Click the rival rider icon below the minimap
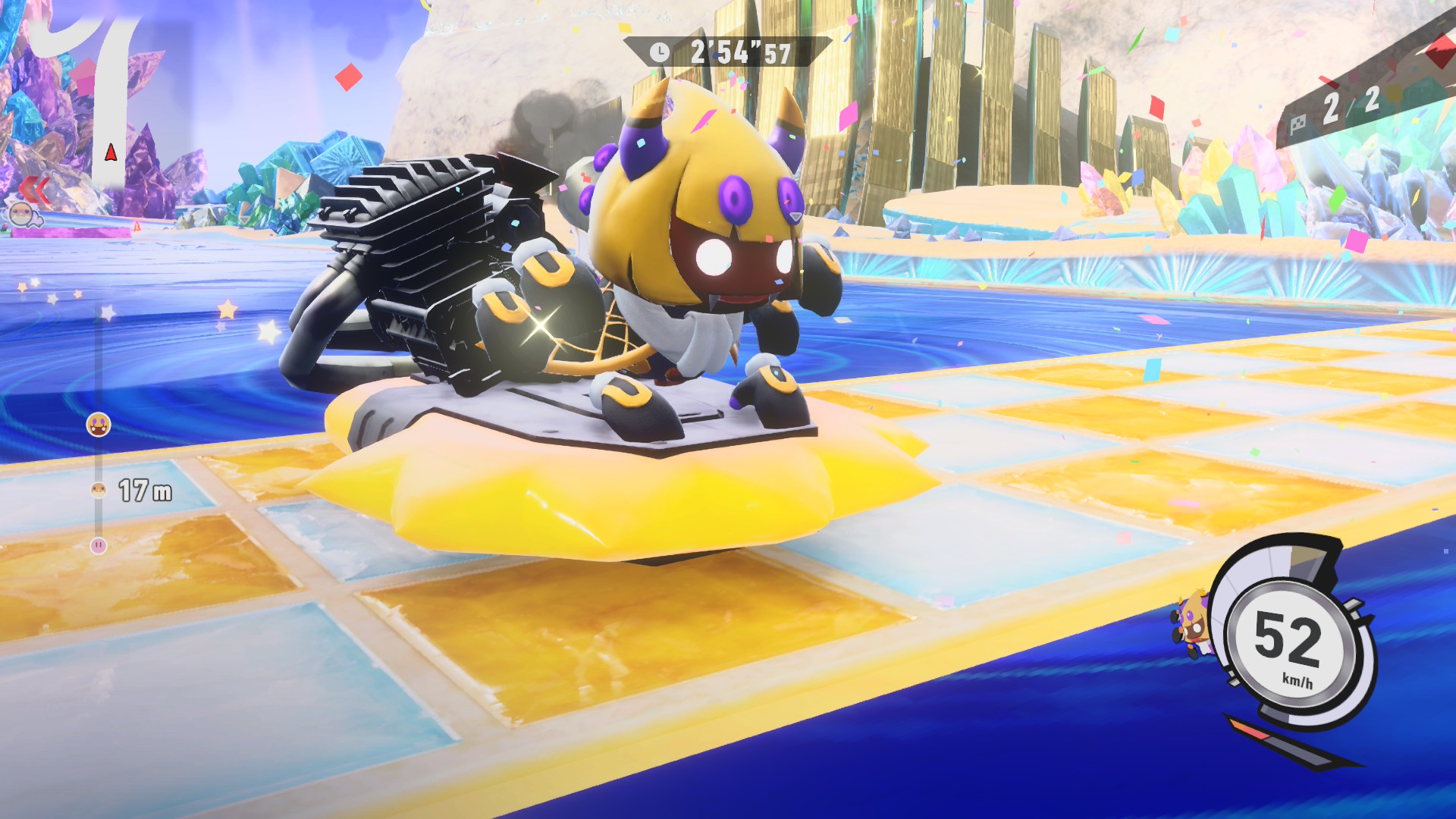 tap(24, 215)
